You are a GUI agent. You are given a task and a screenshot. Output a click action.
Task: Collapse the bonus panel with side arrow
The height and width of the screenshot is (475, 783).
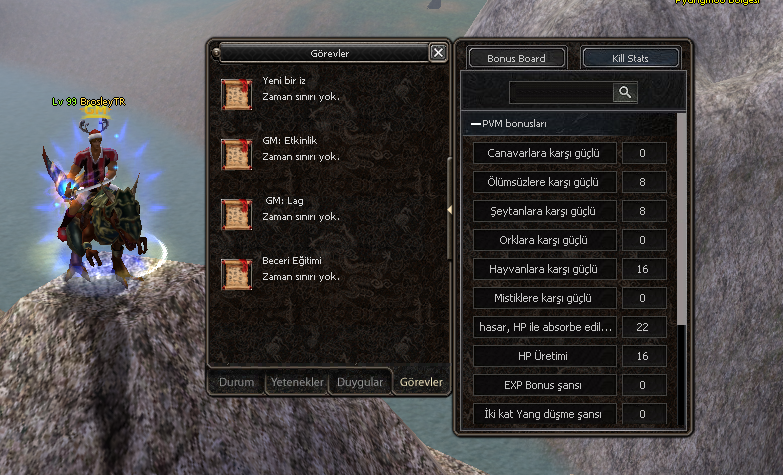(451, 209)
